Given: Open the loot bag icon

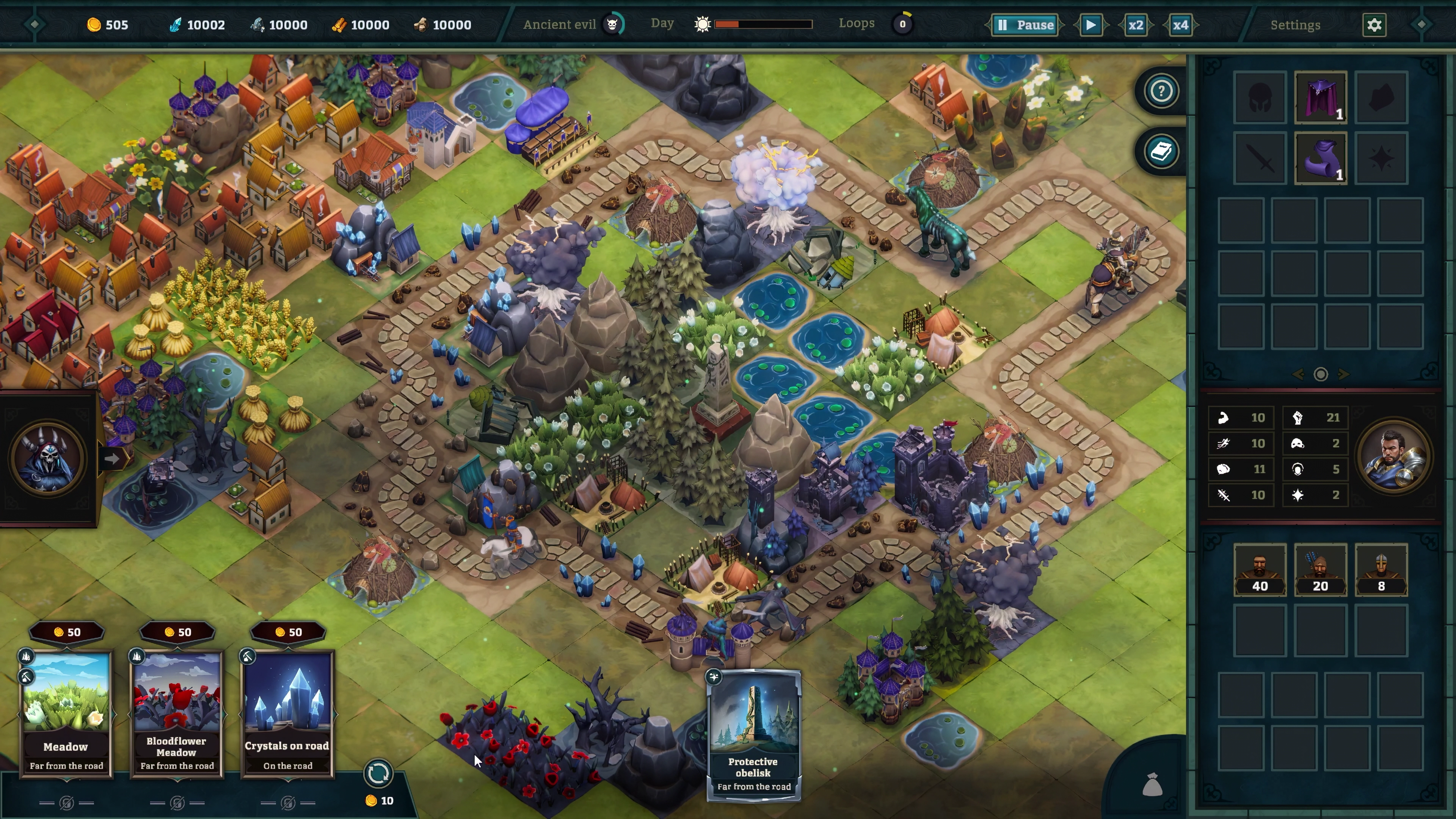Looking at the screenshot, I should point(1152,784).
